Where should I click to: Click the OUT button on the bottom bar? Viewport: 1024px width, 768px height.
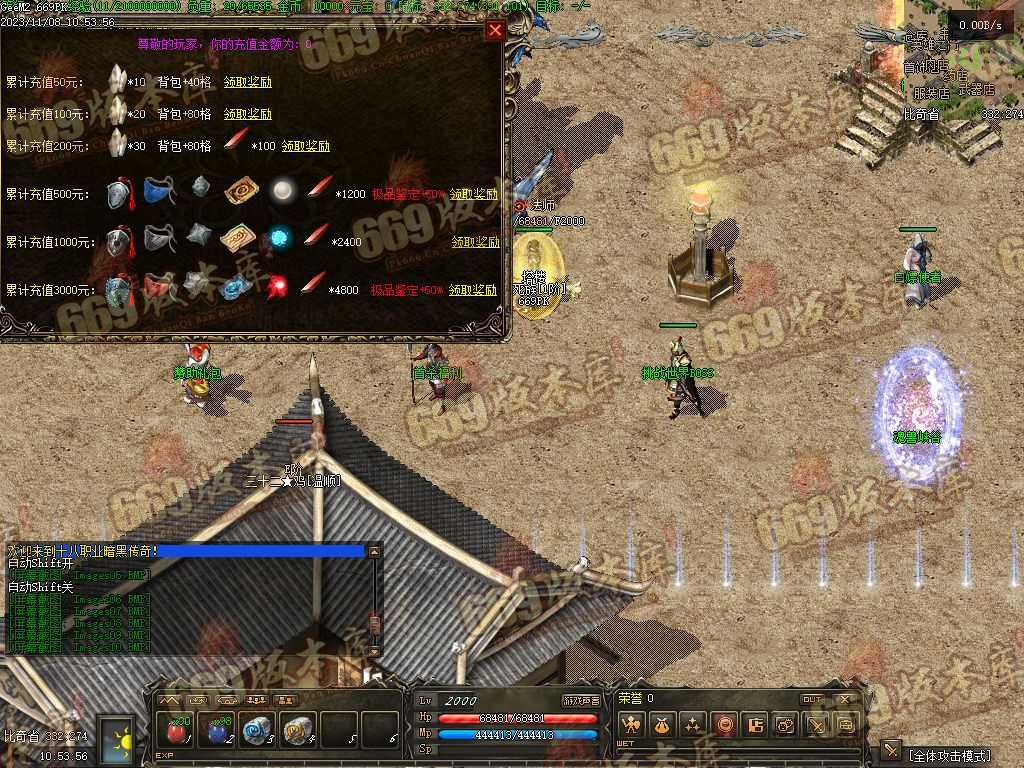click(812, 699)
